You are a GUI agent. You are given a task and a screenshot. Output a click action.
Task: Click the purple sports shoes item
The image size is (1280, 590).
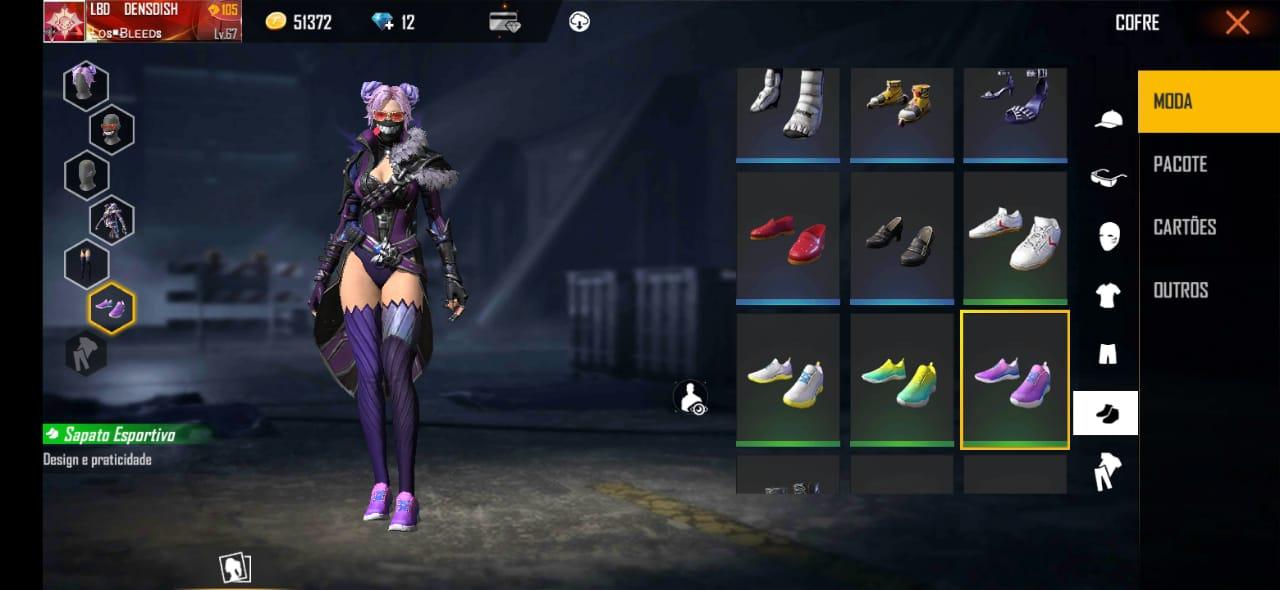[1014, 380]
